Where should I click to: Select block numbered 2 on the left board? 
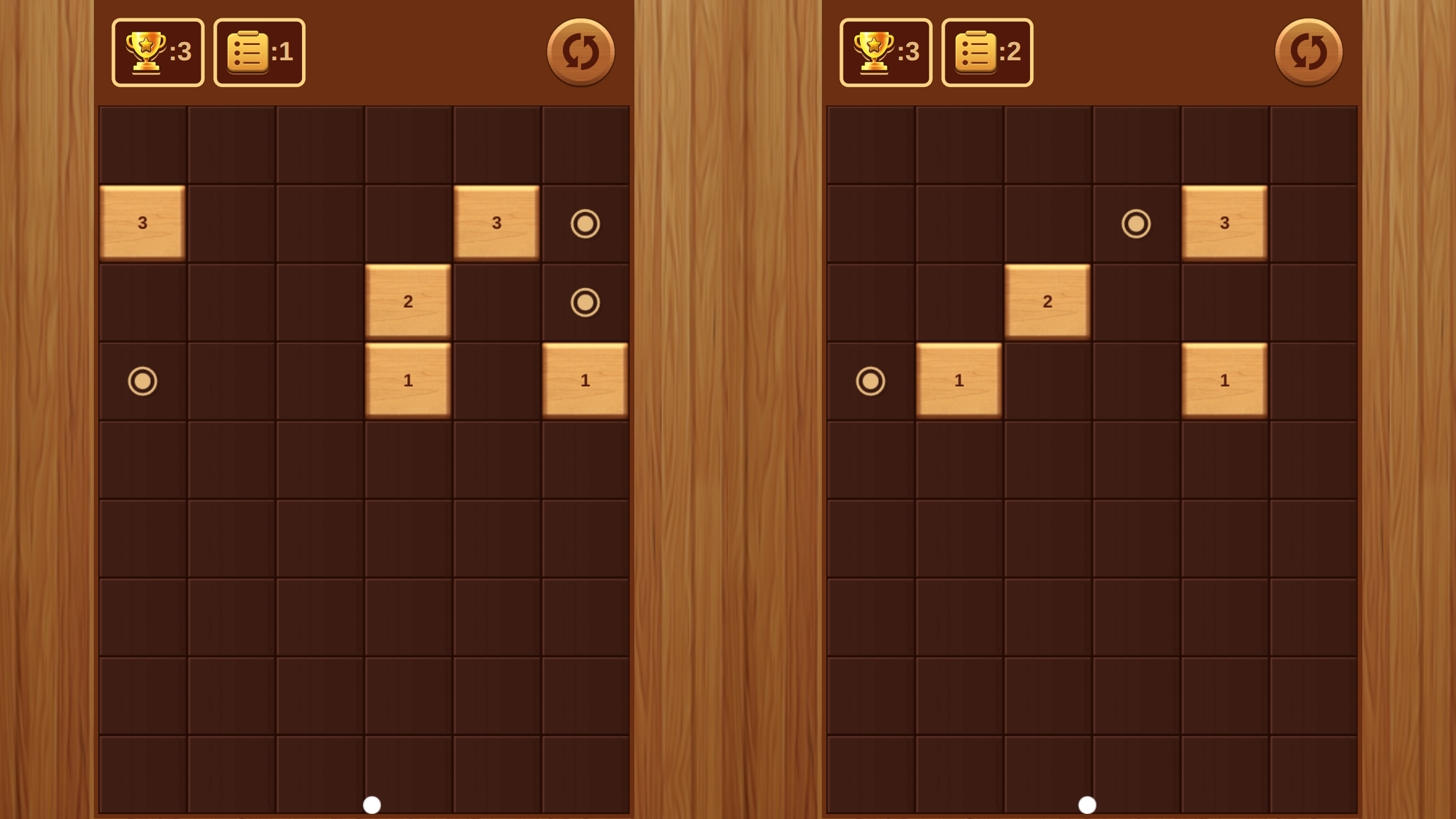[408, 301]
